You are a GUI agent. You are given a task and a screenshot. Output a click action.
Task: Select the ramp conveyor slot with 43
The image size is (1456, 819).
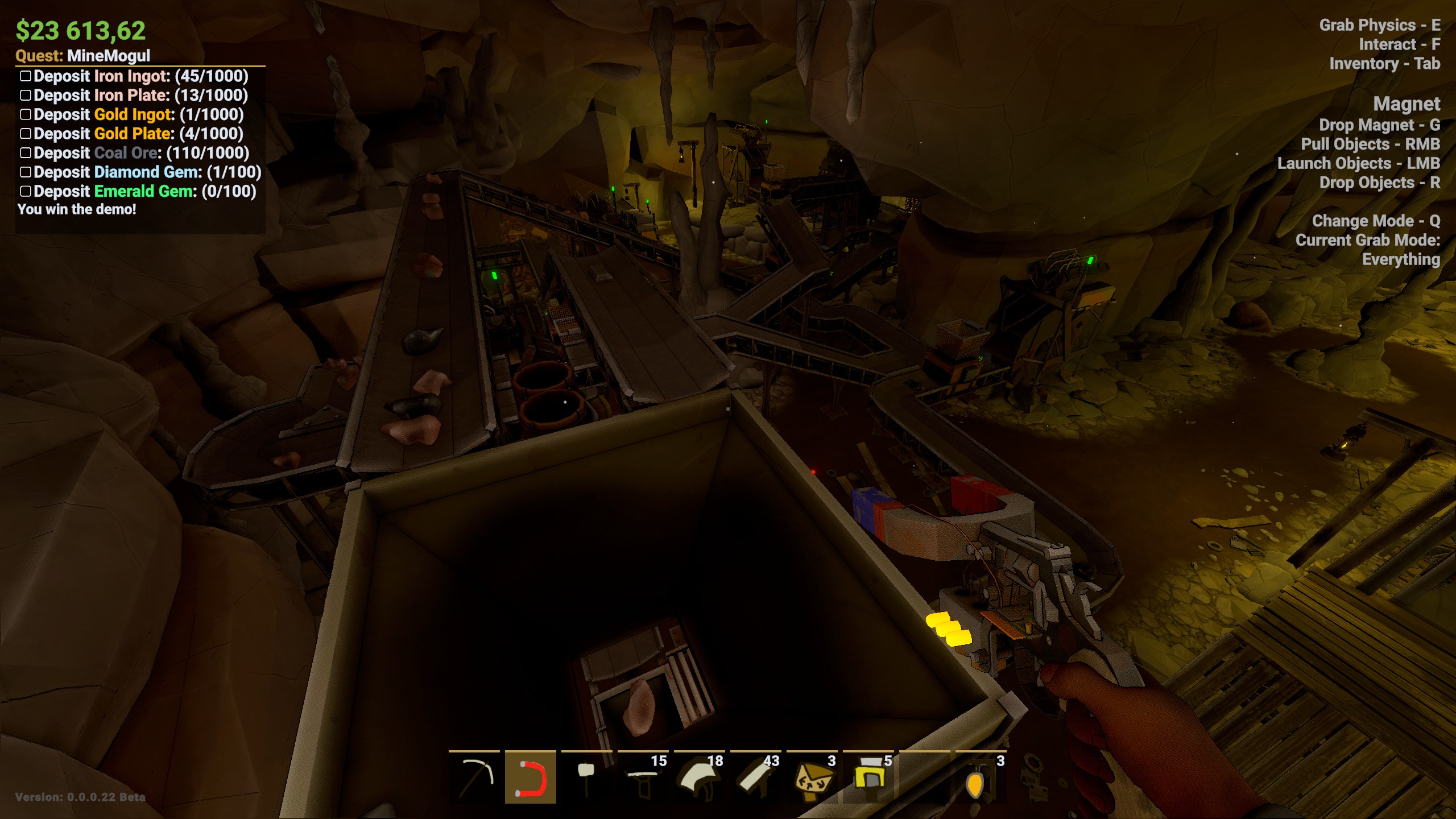[755, 777]
